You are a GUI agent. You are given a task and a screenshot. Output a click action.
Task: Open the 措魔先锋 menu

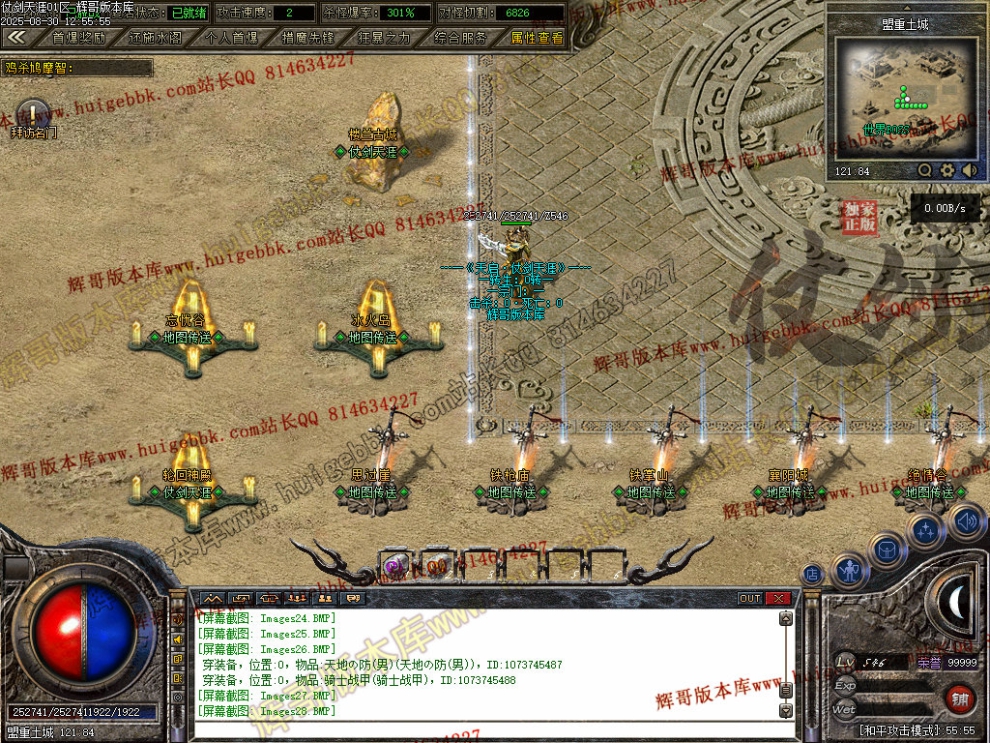pos(307,37)
